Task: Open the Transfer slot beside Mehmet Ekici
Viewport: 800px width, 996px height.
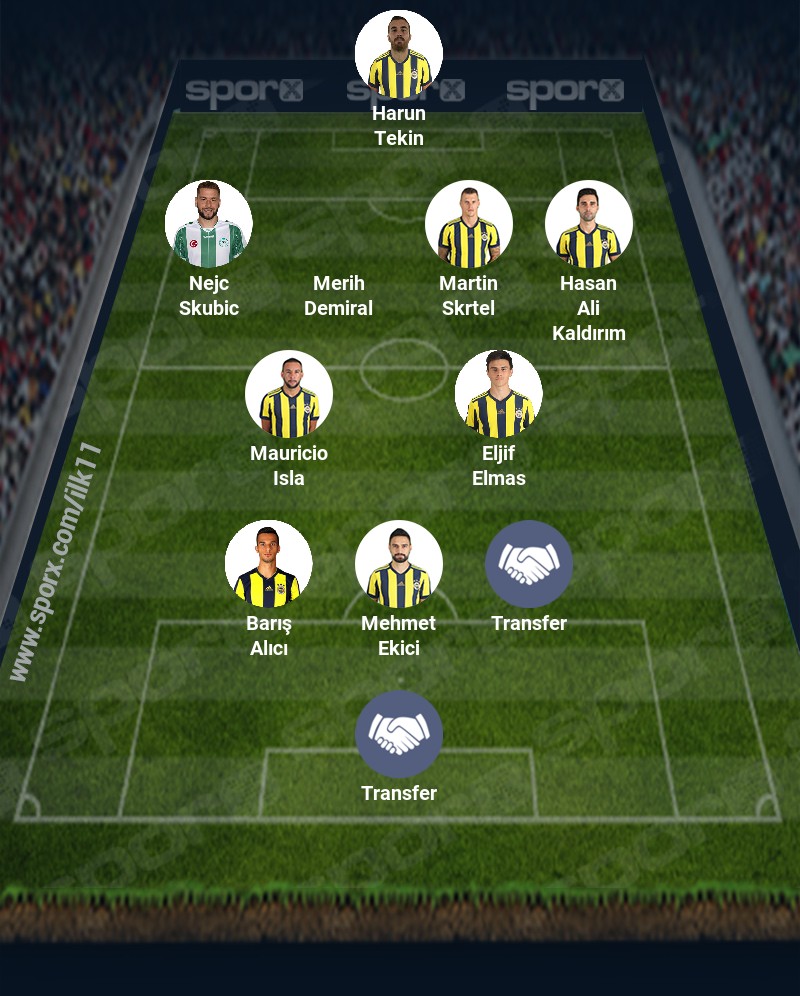Action: [x=529, y=564]
